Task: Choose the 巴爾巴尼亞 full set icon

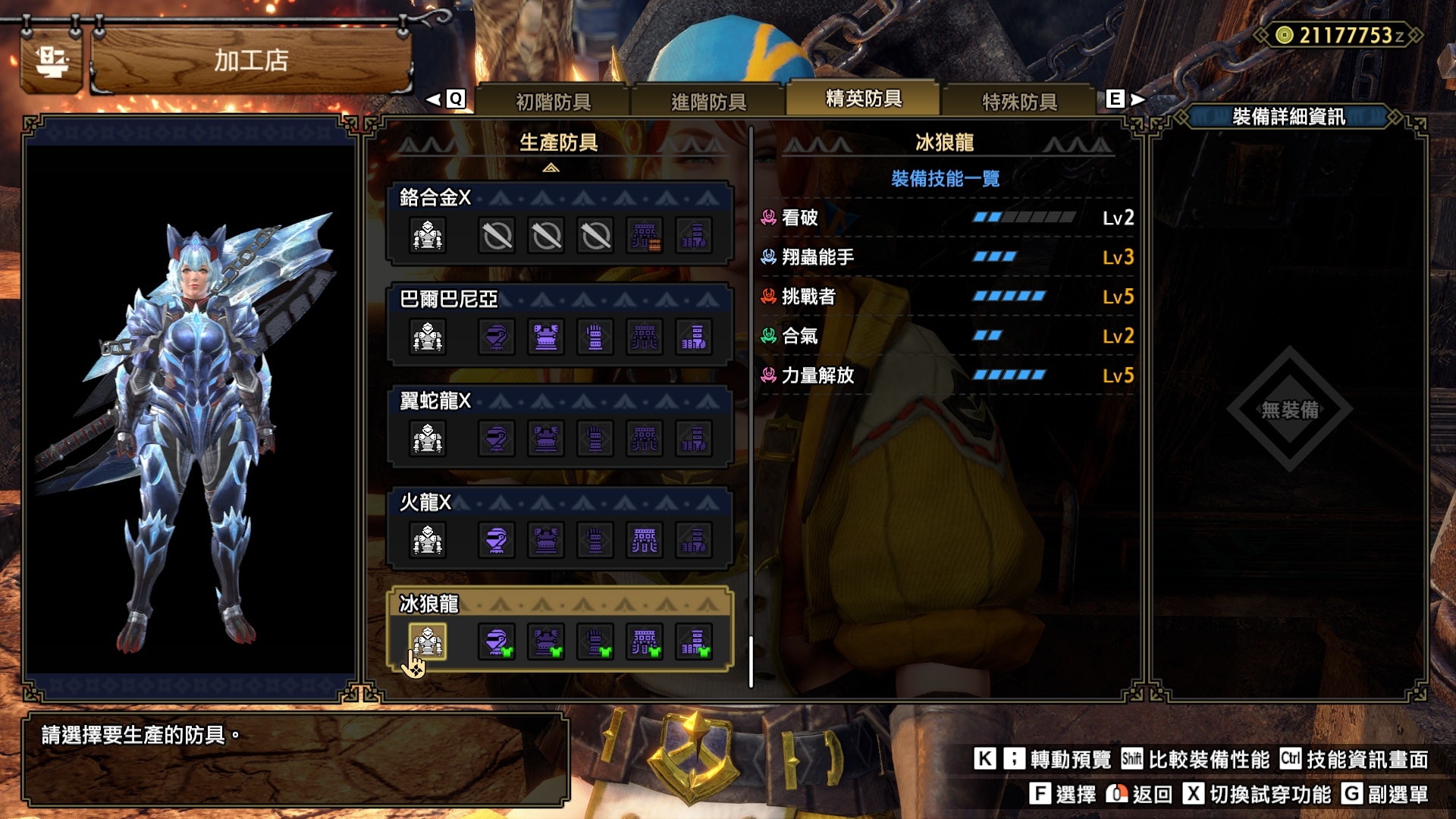Action: click(428, 337)
